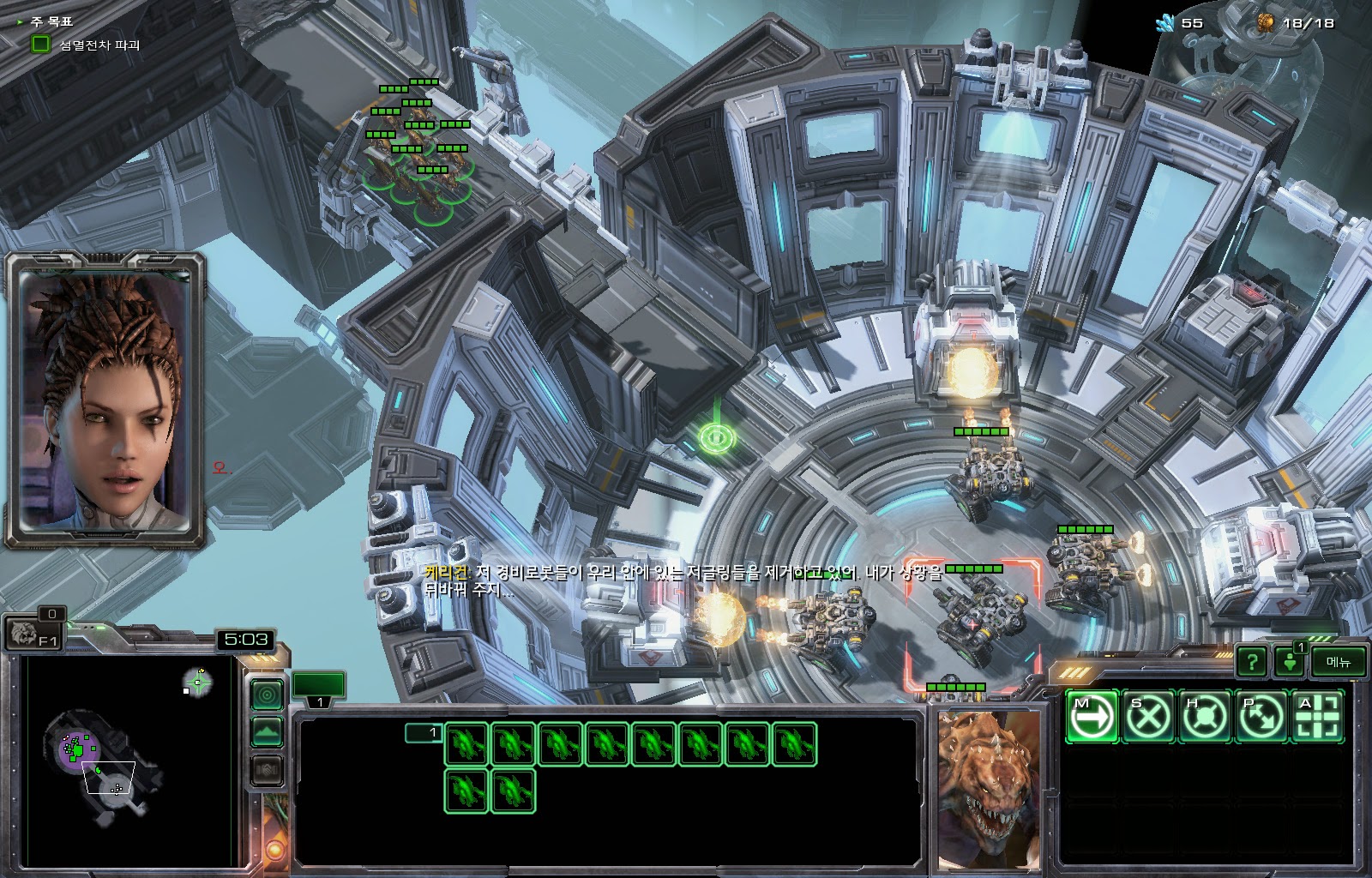Activate the minimap ping button
Image resolution: width=1372 pixels, height=878 pixels.
(268, 694)
